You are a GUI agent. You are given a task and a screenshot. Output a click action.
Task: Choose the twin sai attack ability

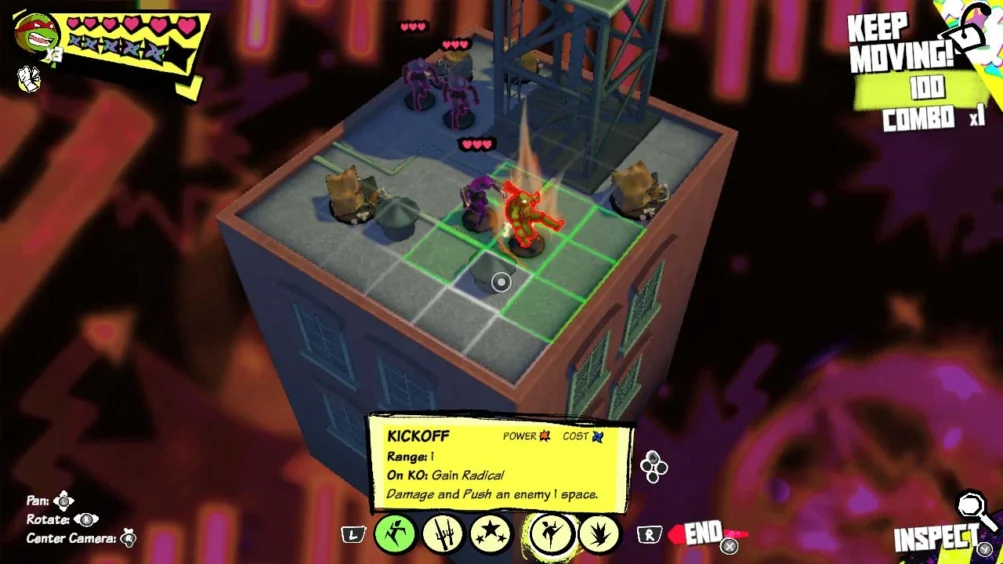tap(443, 533)
